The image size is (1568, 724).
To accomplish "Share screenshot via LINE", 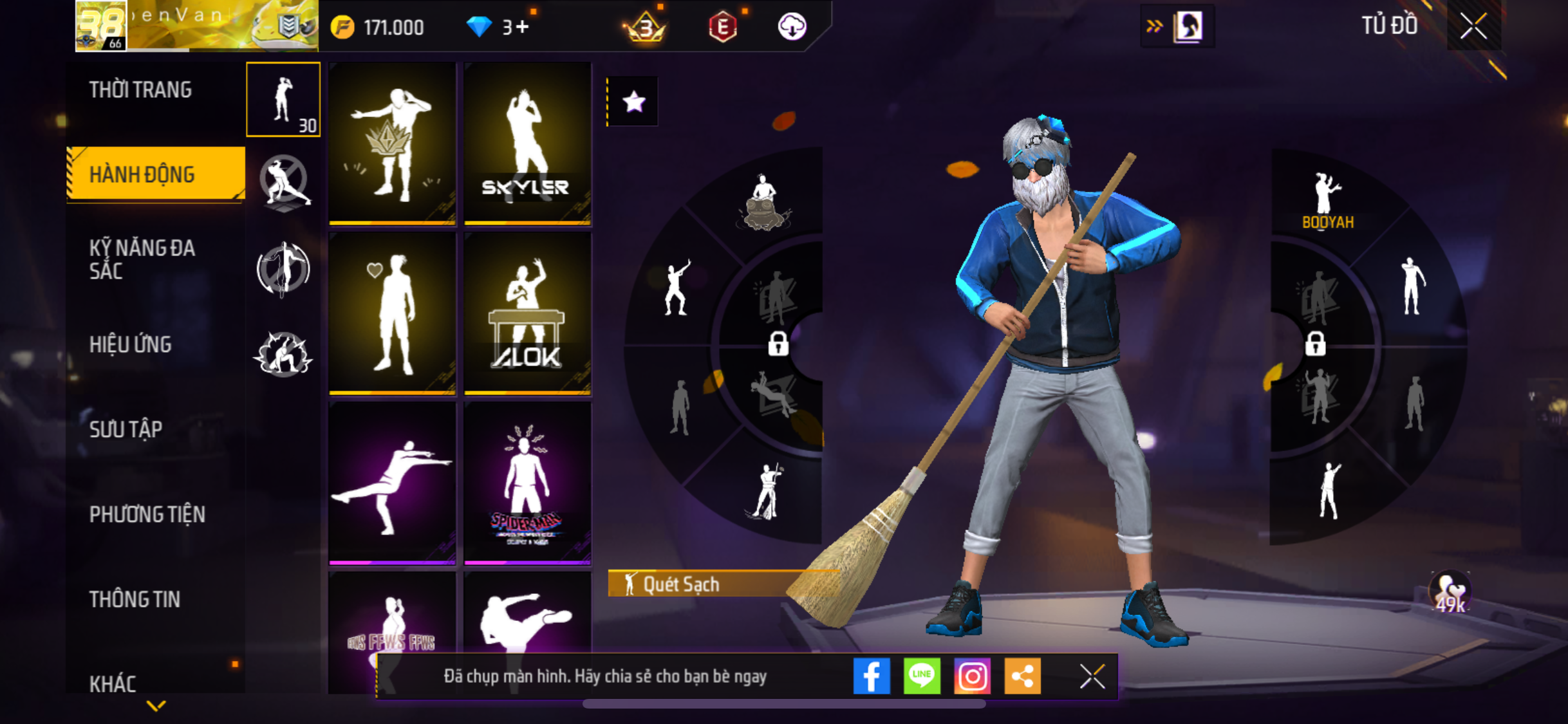I will point(922,676).
